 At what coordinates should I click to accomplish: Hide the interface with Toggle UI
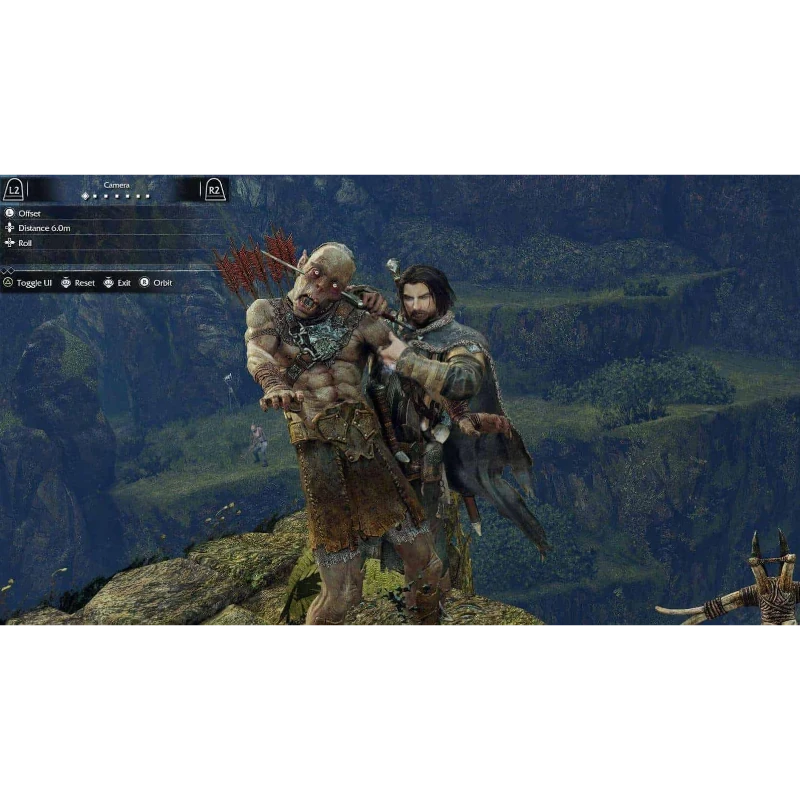pos(33,283)
